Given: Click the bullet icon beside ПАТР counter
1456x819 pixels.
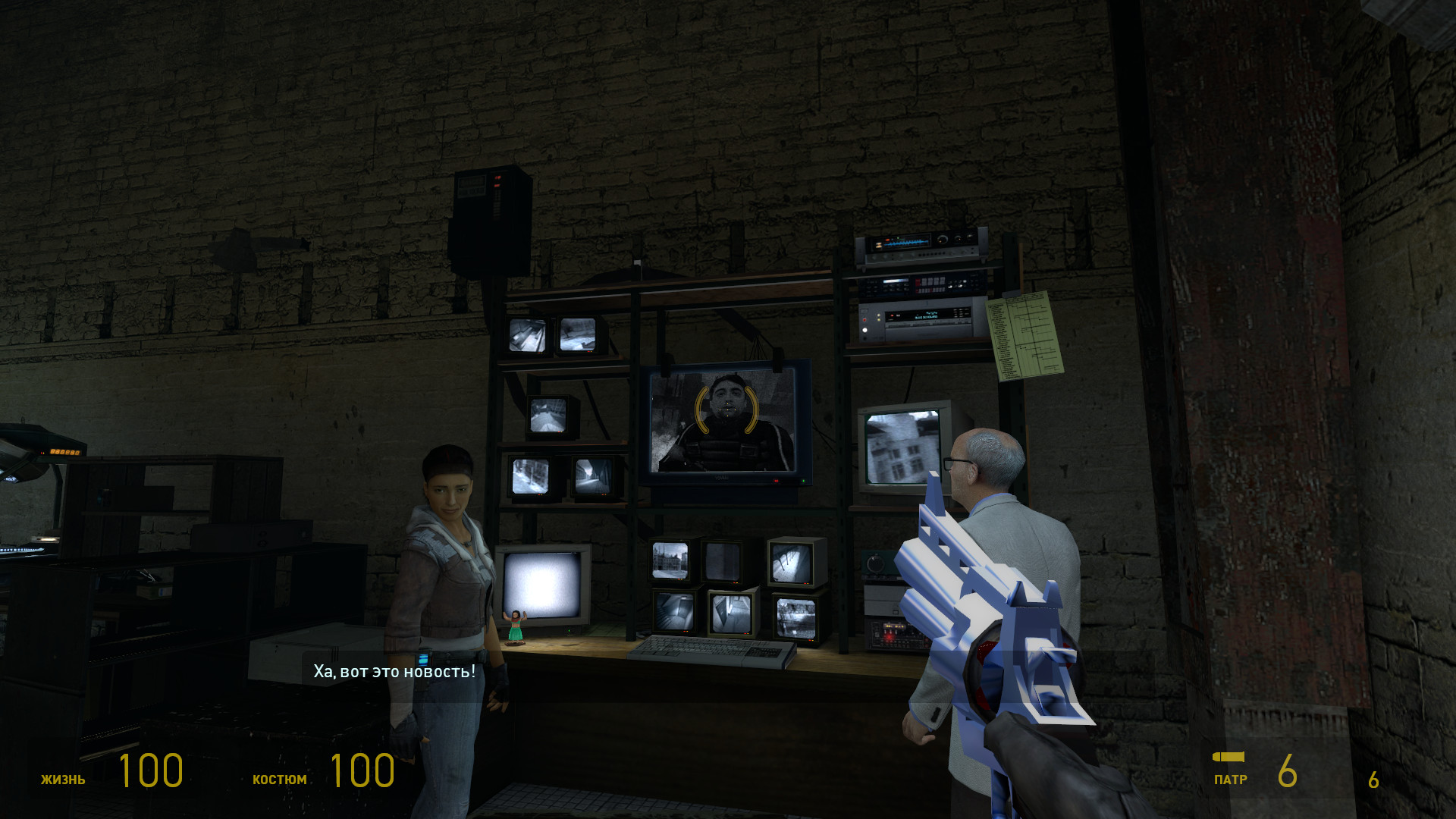Looking at the screenshot, I should 1228,758.
